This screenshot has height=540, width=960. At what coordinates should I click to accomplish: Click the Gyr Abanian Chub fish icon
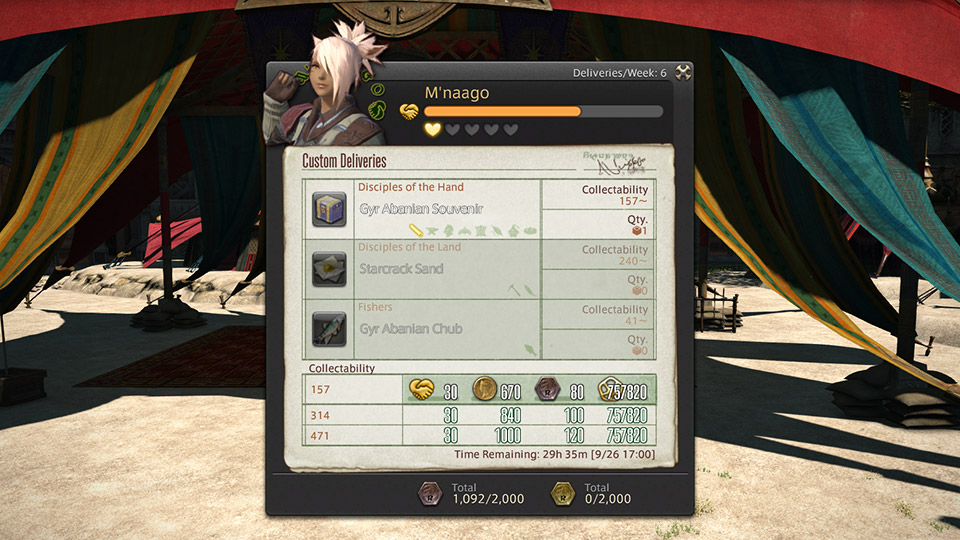(x=329, y=330)
